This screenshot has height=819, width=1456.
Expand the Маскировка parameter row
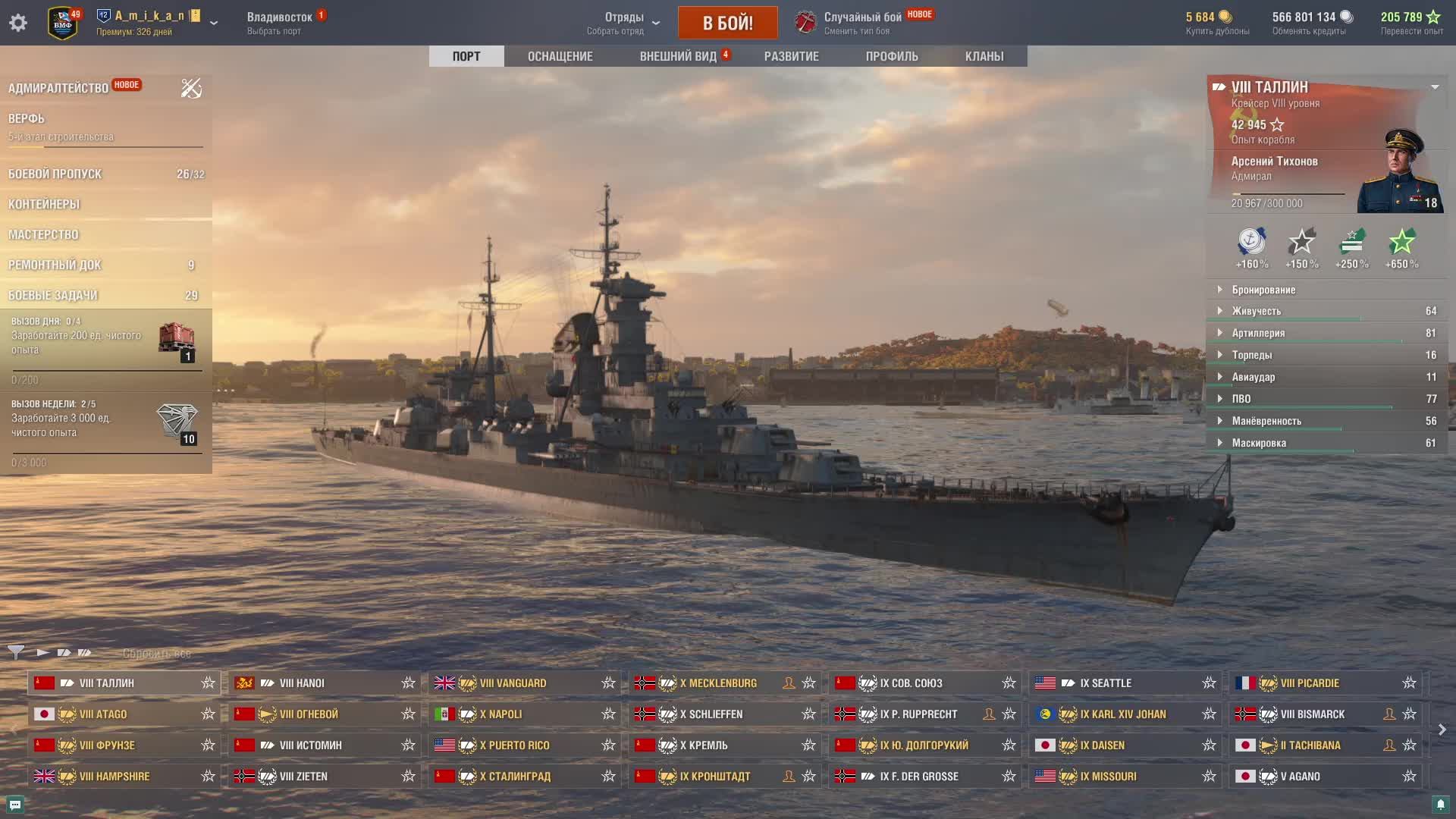(1259, 443)
